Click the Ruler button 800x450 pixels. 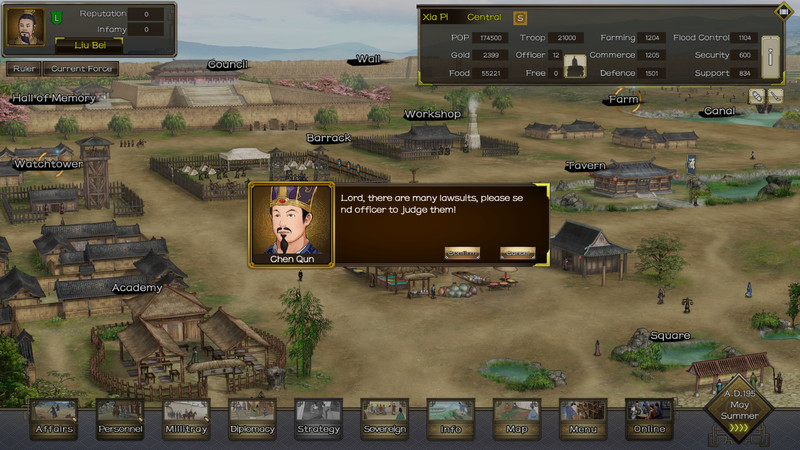[23, 69]
